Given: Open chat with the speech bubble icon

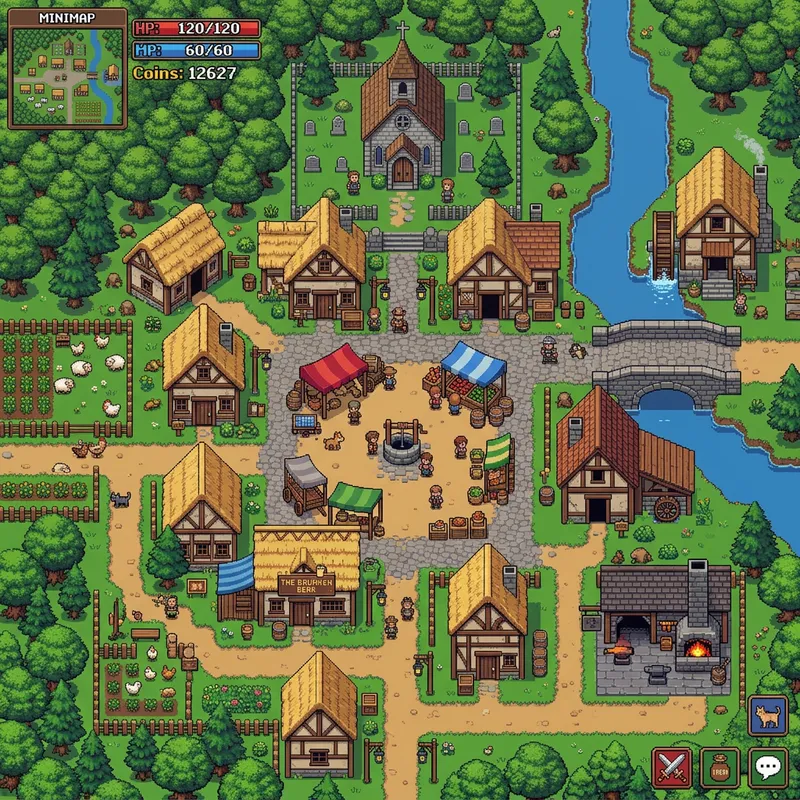Looking at the screenshot, I should 767,767.
